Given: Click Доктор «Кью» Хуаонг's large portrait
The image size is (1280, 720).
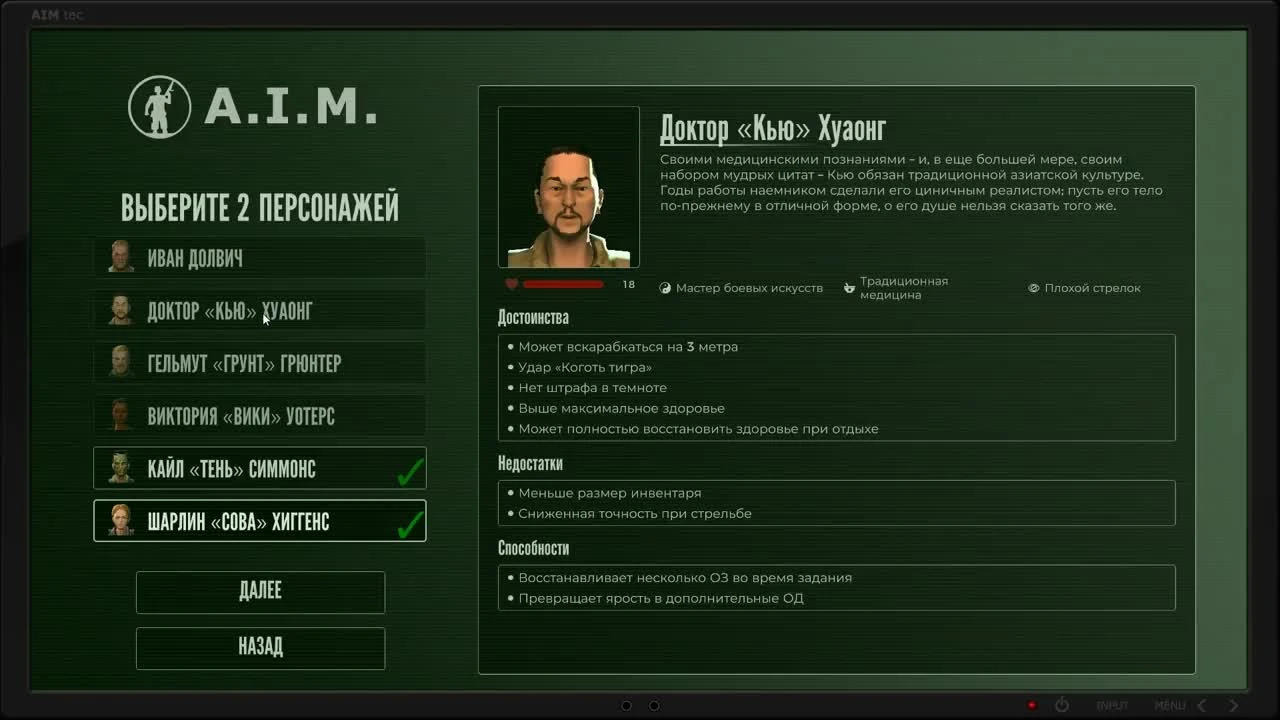Looking at the screenshot, I should pyautogui.click(x=568, y=186).
